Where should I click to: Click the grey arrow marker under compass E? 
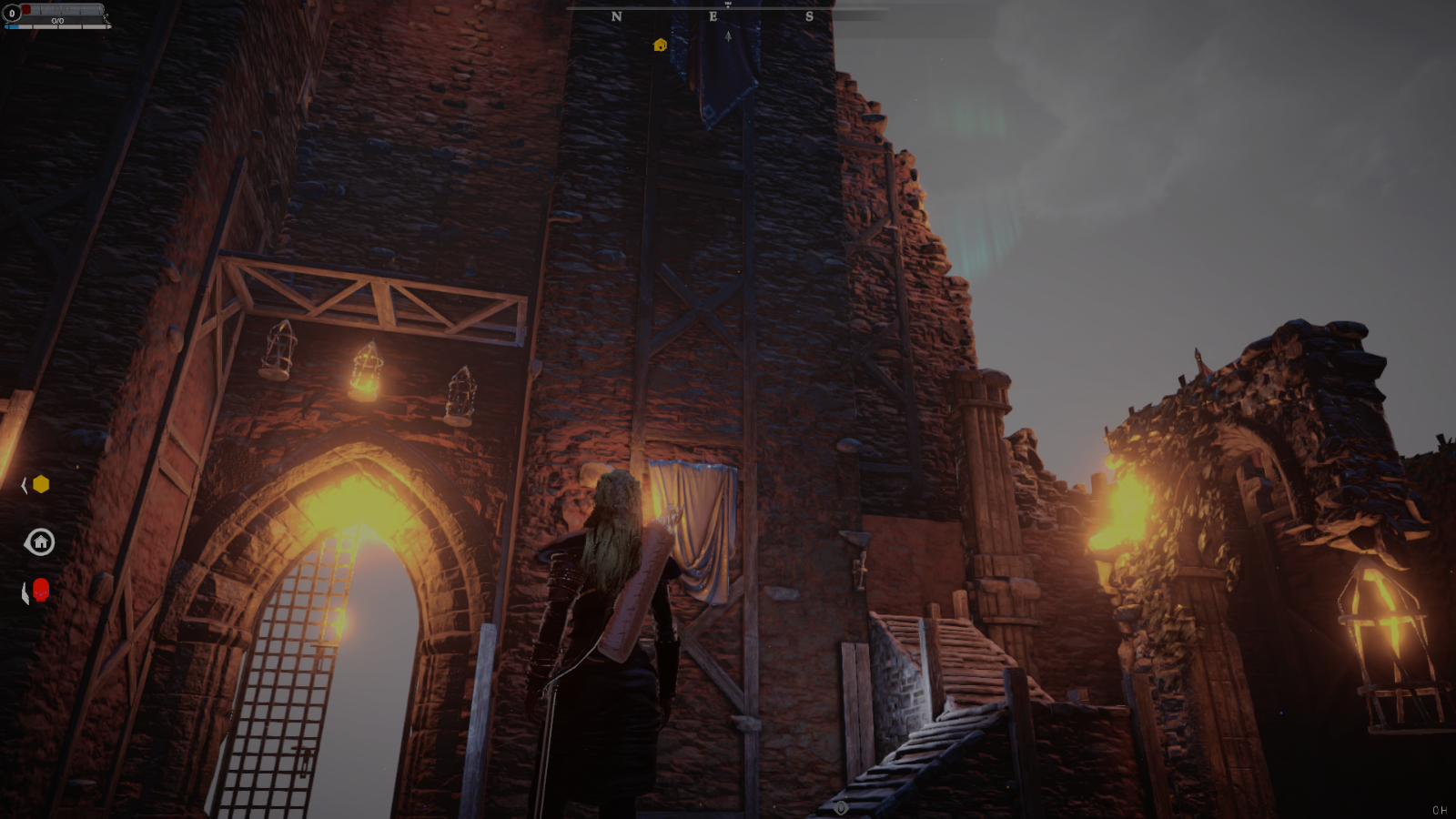728,36
